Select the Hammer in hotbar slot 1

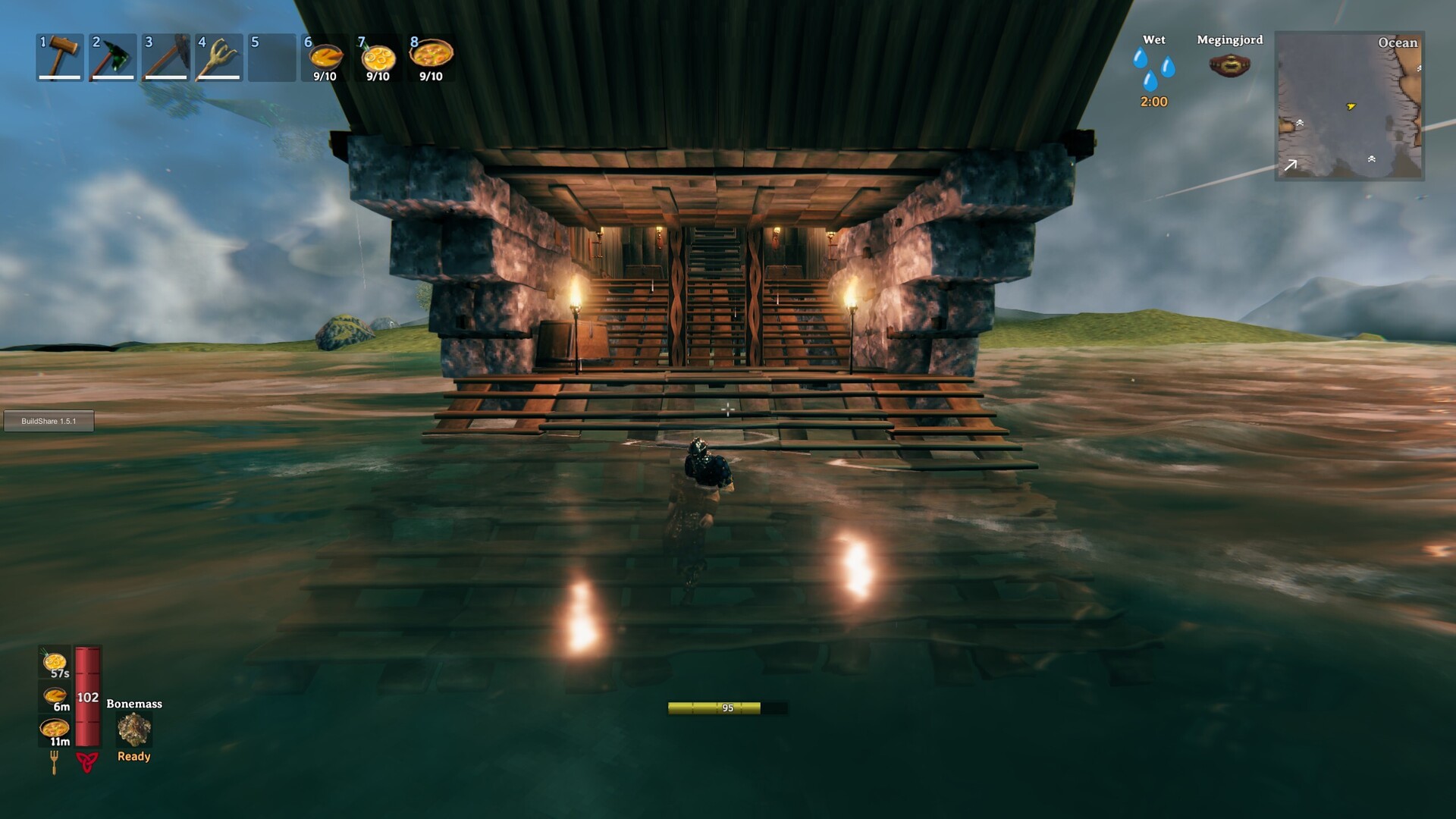pyautogui.click(x=59, y=57)
